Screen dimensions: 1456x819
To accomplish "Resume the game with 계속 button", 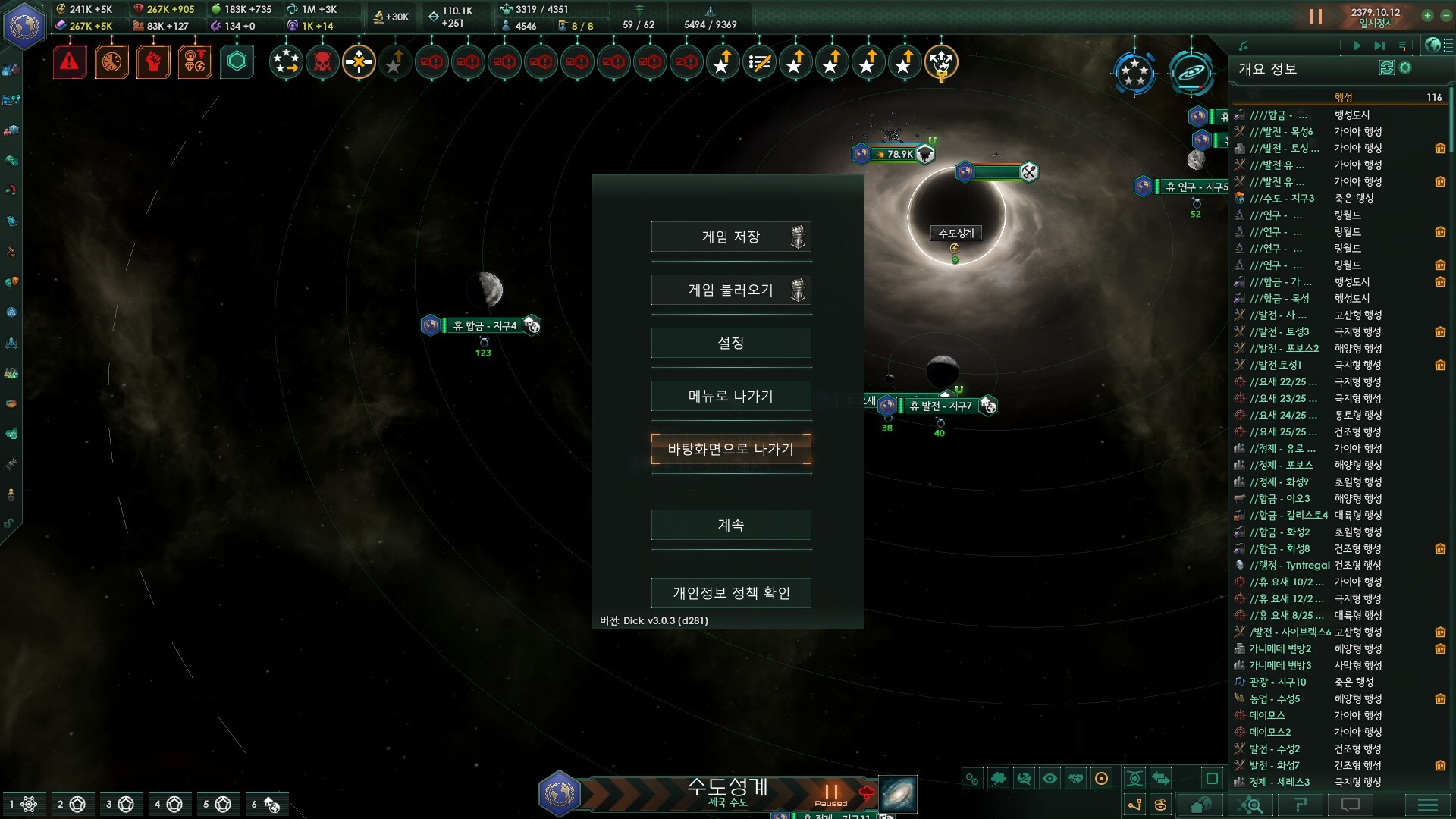I will point(730,525).
